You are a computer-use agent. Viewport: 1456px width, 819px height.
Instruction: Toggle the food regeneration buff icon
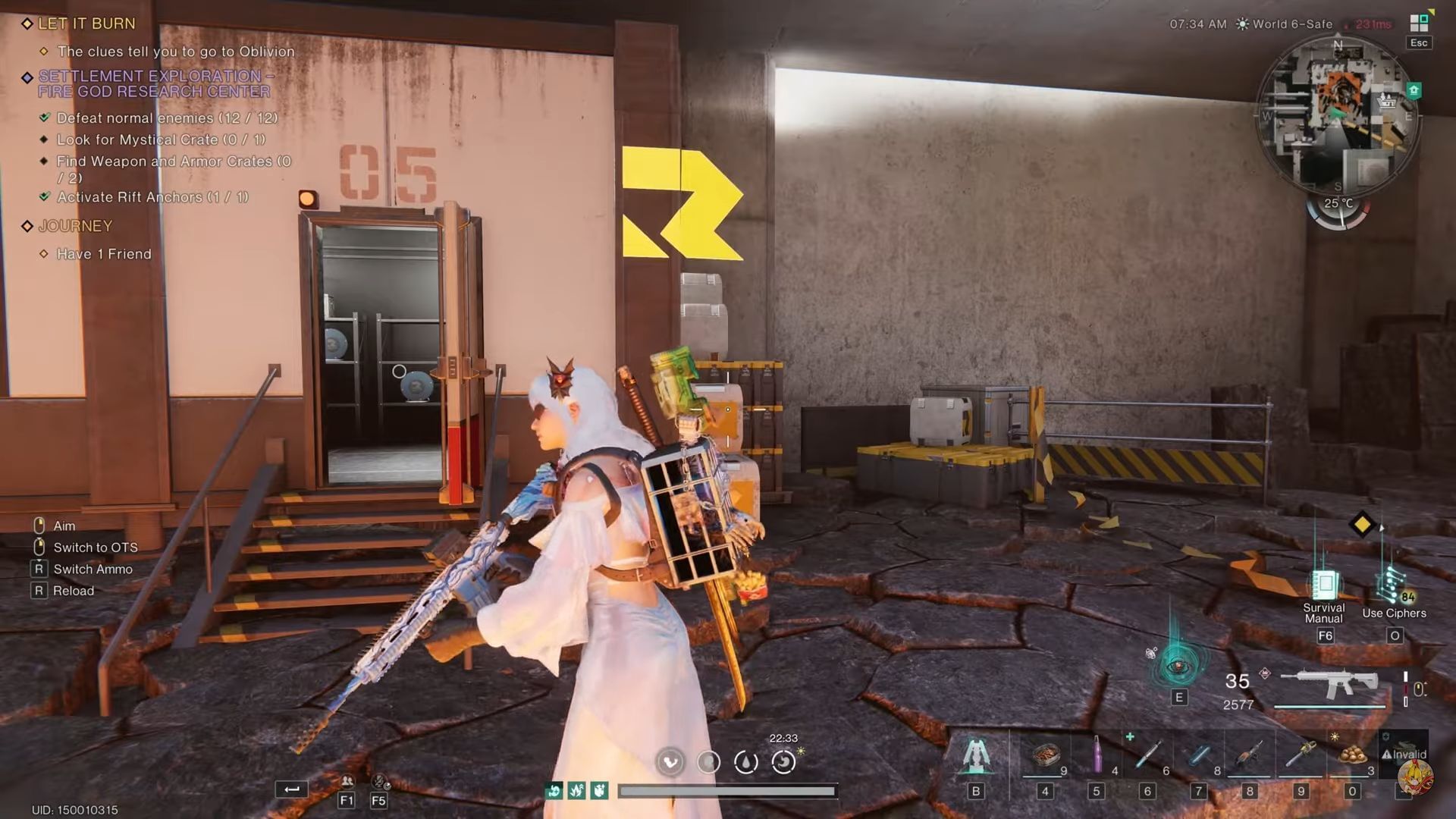(x=554, y=790)
